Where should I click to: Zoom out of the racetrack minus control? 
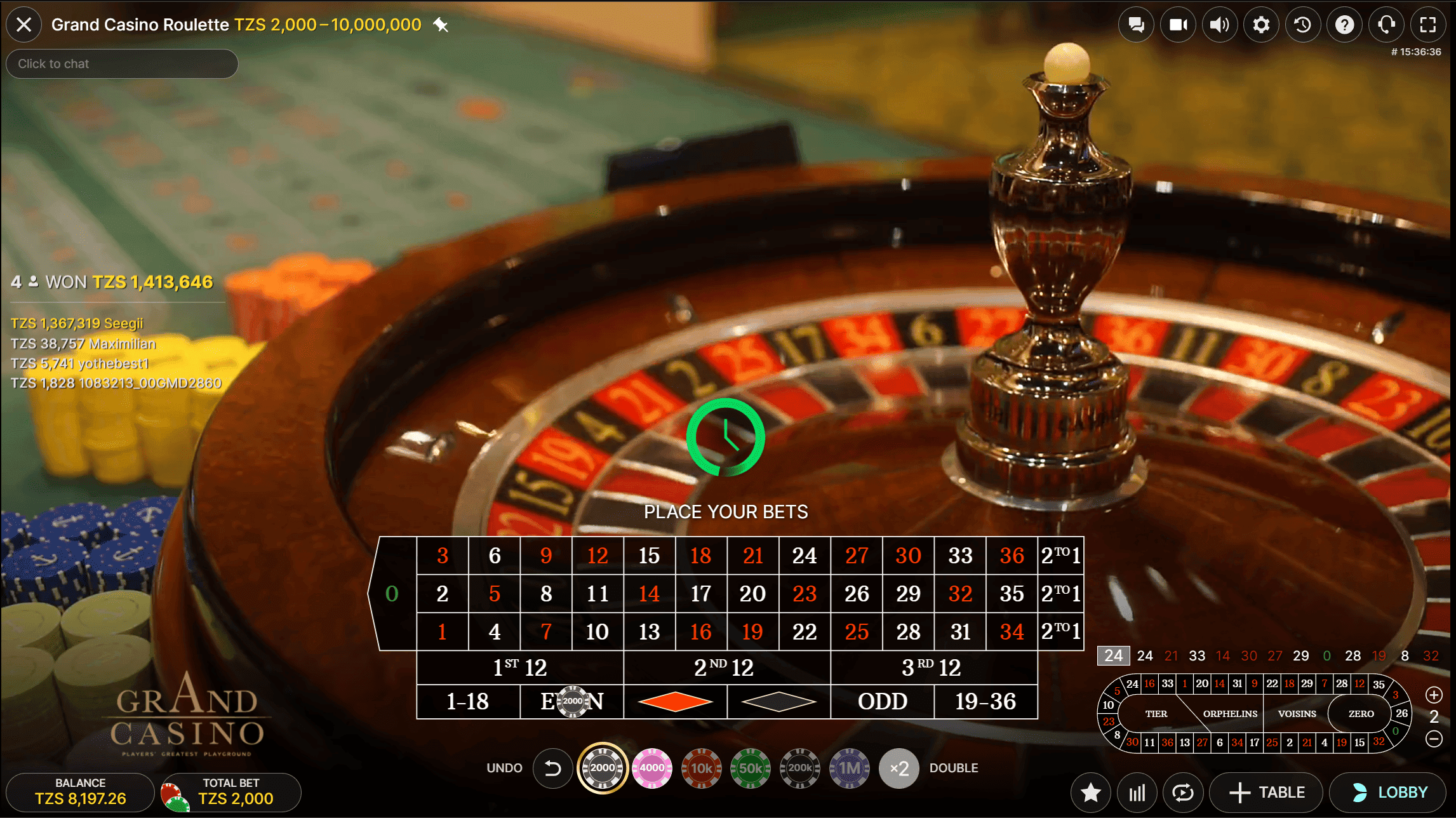1433,739
